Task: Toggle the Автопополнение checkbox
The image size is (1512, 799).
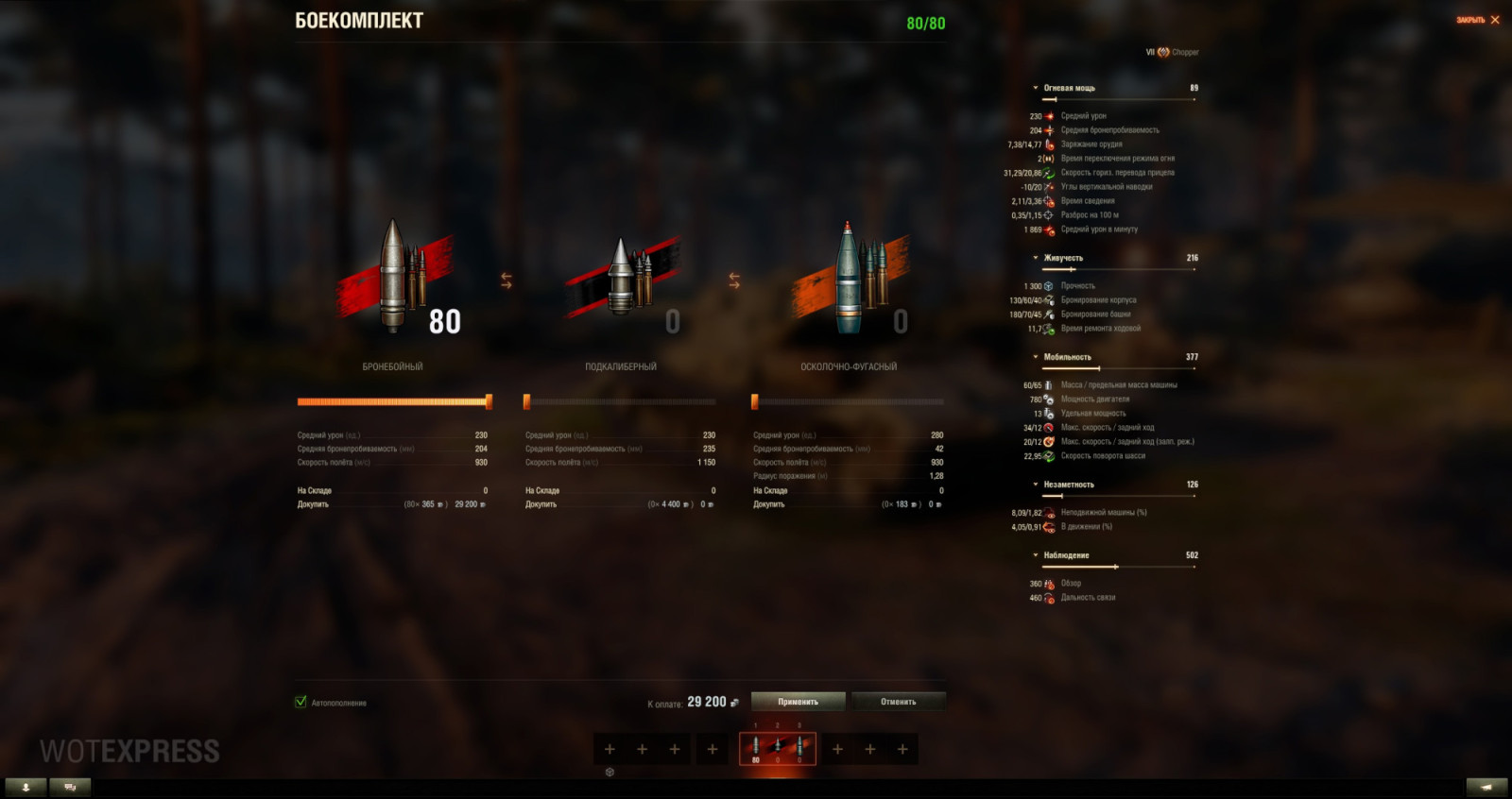Action: point(301,703)
